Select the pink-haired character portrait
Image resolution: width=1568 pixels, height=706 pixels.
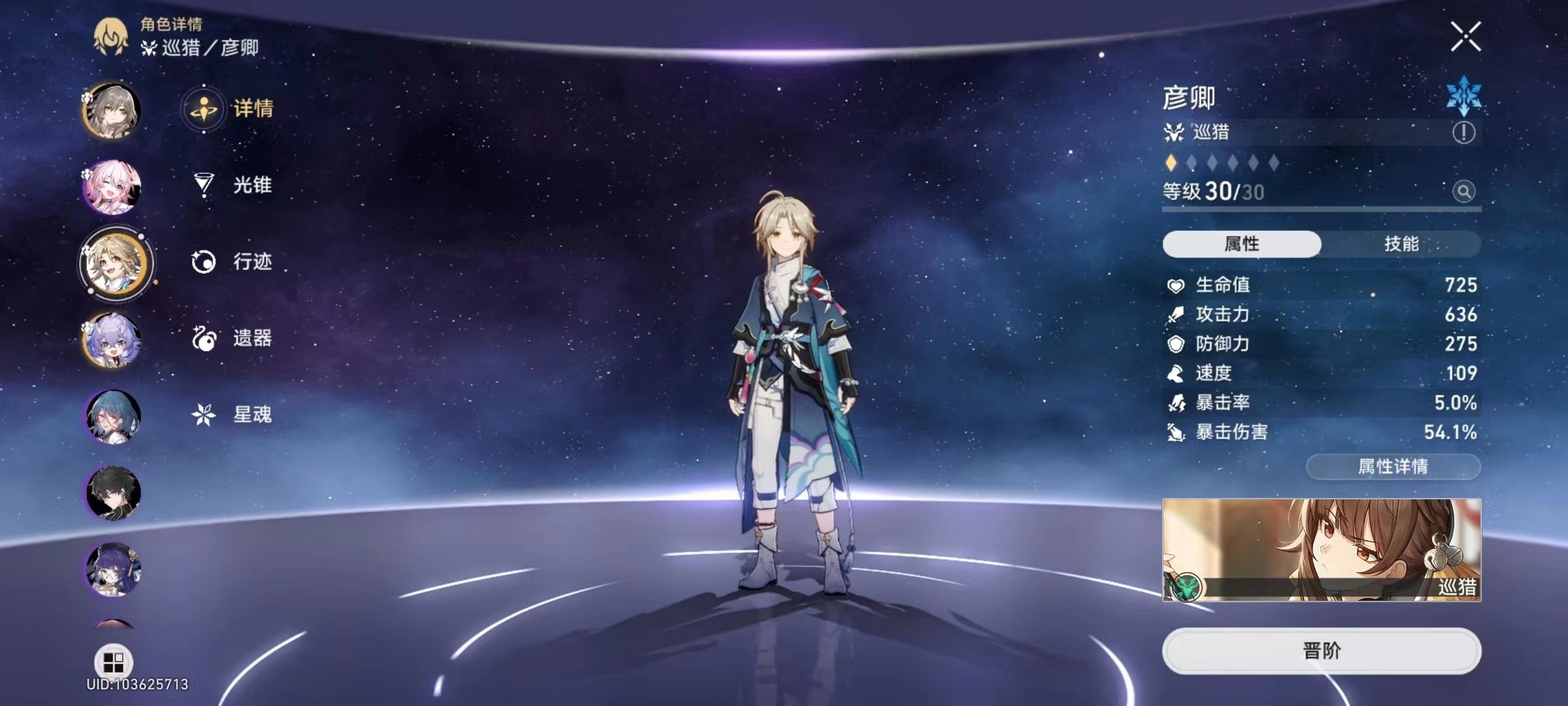pos(112,187)
